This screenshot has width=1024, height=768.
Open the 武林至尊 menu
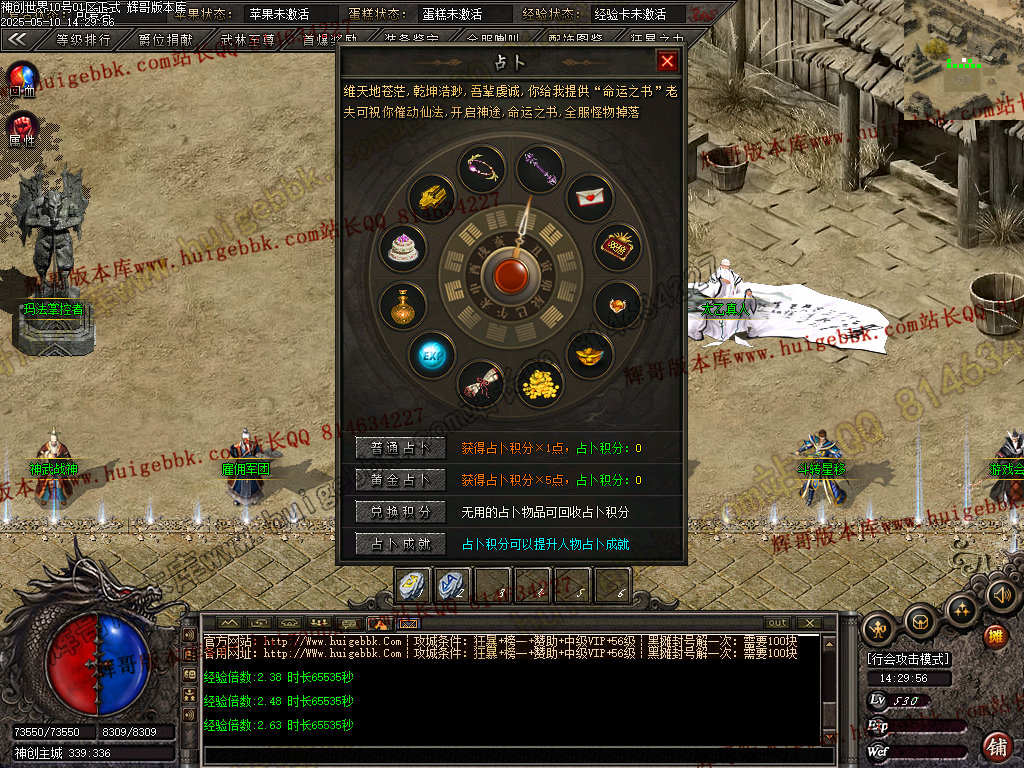pos(248,40)
